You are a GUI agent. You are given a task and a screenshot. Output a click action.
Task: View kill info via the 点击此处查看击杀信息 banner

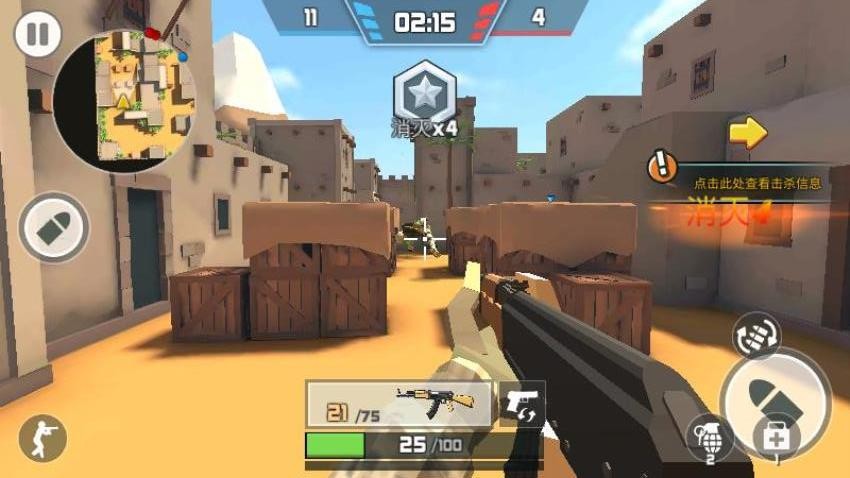(x=752, y=183)
